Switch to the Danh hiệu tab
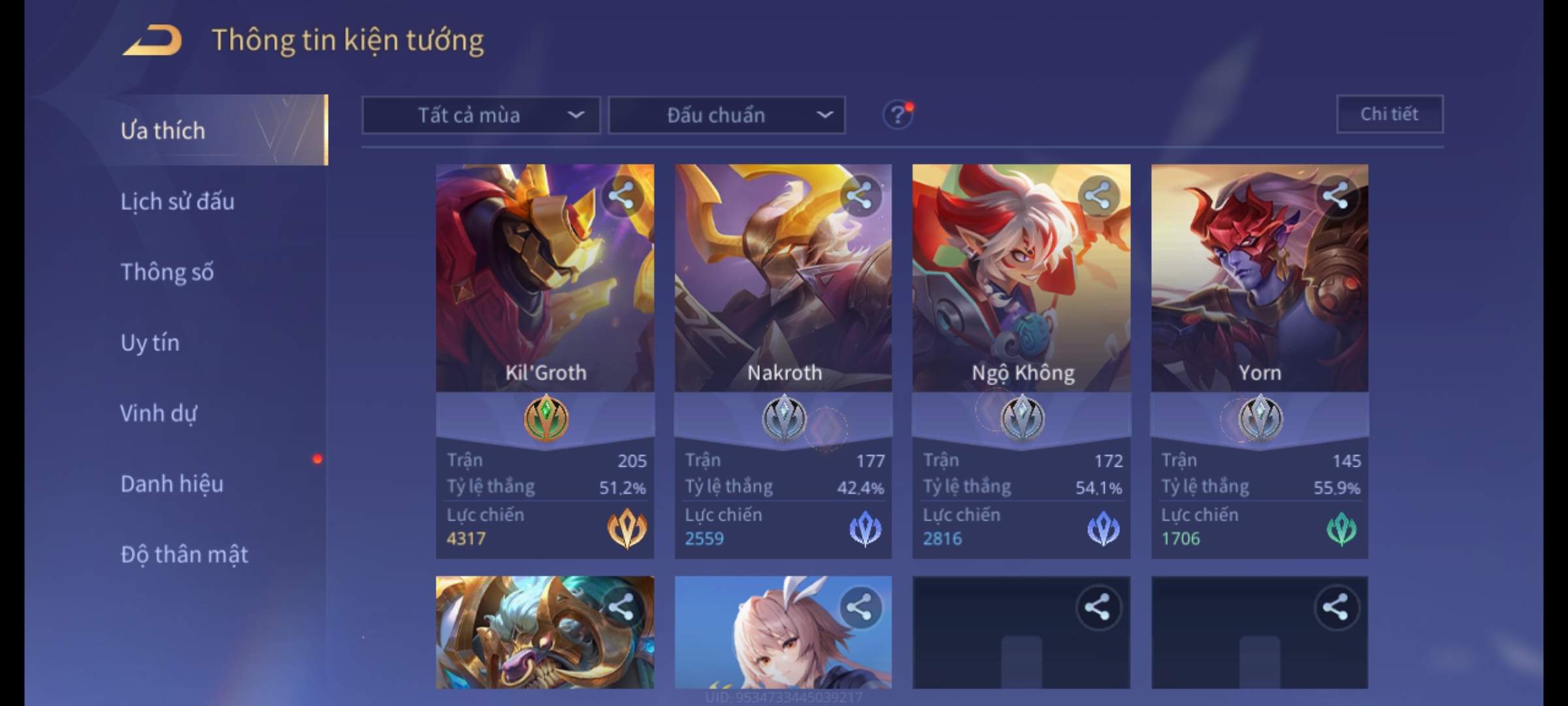1568x706 pixels. coord(172,484)
